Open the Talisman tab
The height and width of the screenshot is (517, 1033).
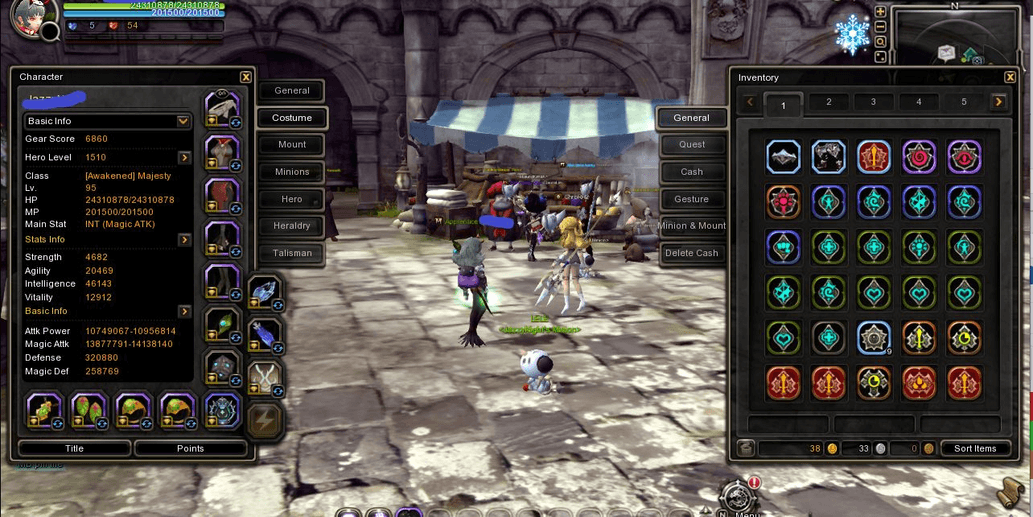pos(292,253)
